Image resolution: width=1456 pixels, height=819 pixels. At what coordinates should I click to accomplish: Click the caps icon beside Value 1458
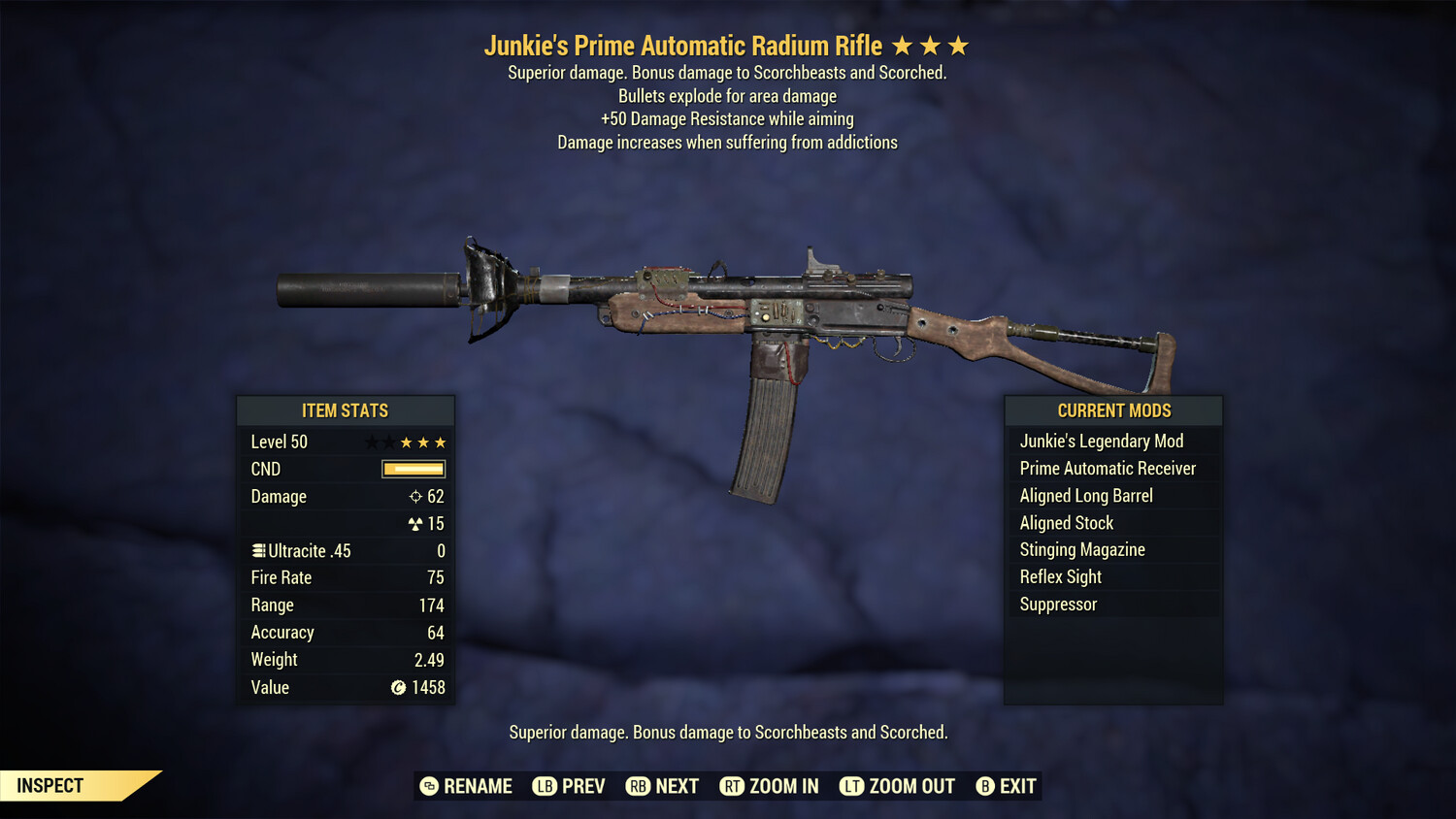396,687
